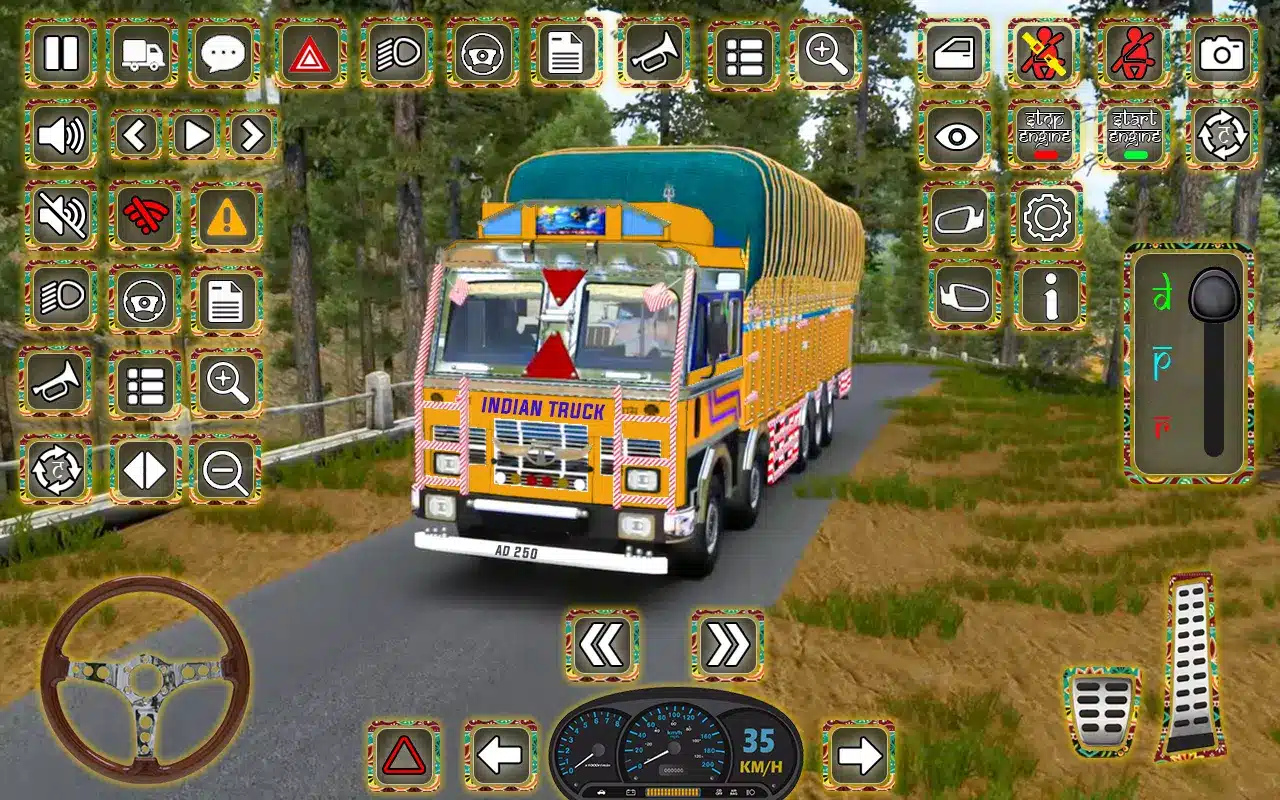Tap the tall accelerator pedal
Screen dimensions: 1280x800
tap(1192, 665)
